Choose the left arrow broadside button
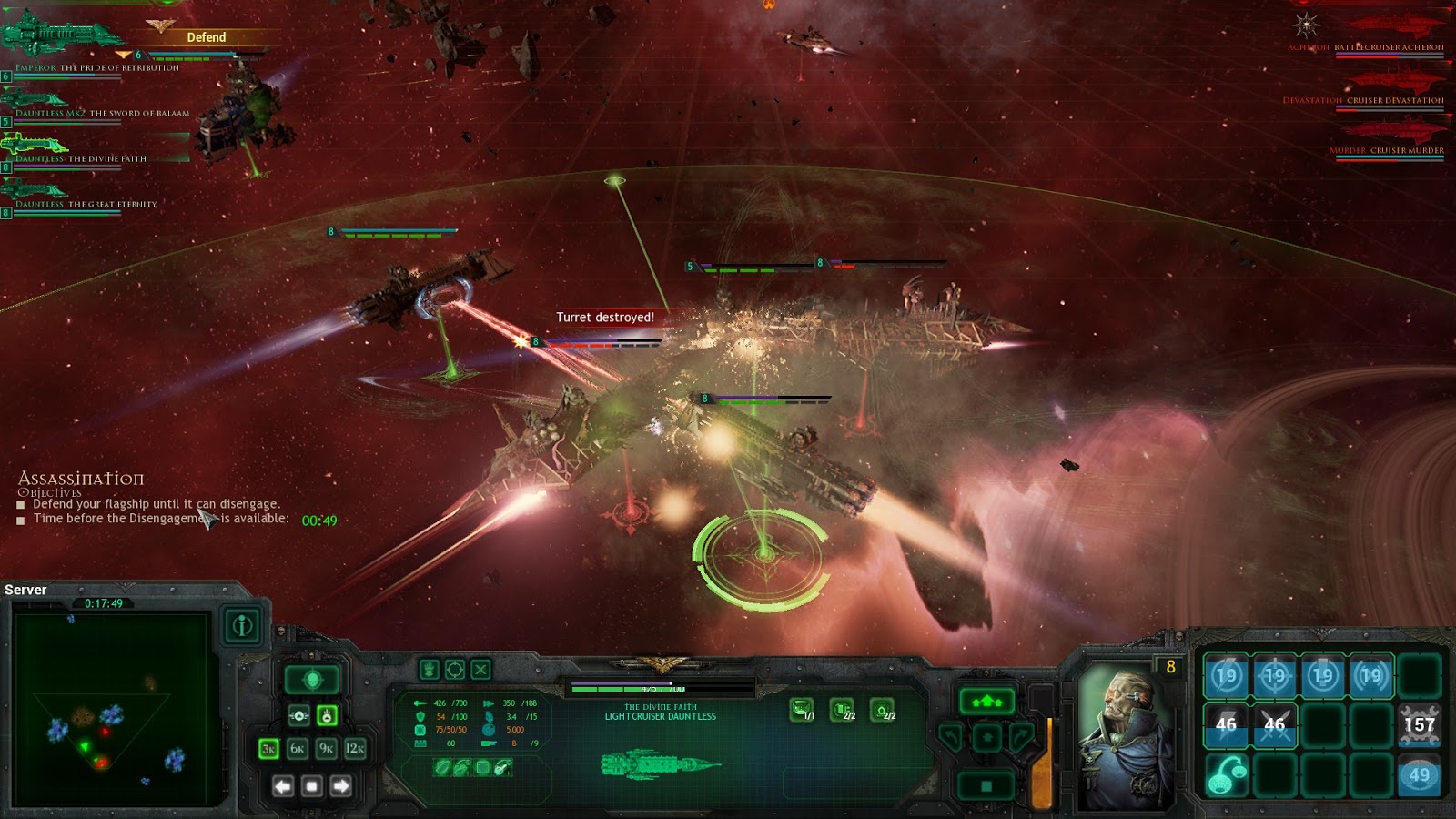 pyautogui.click(x=283, y=785)
